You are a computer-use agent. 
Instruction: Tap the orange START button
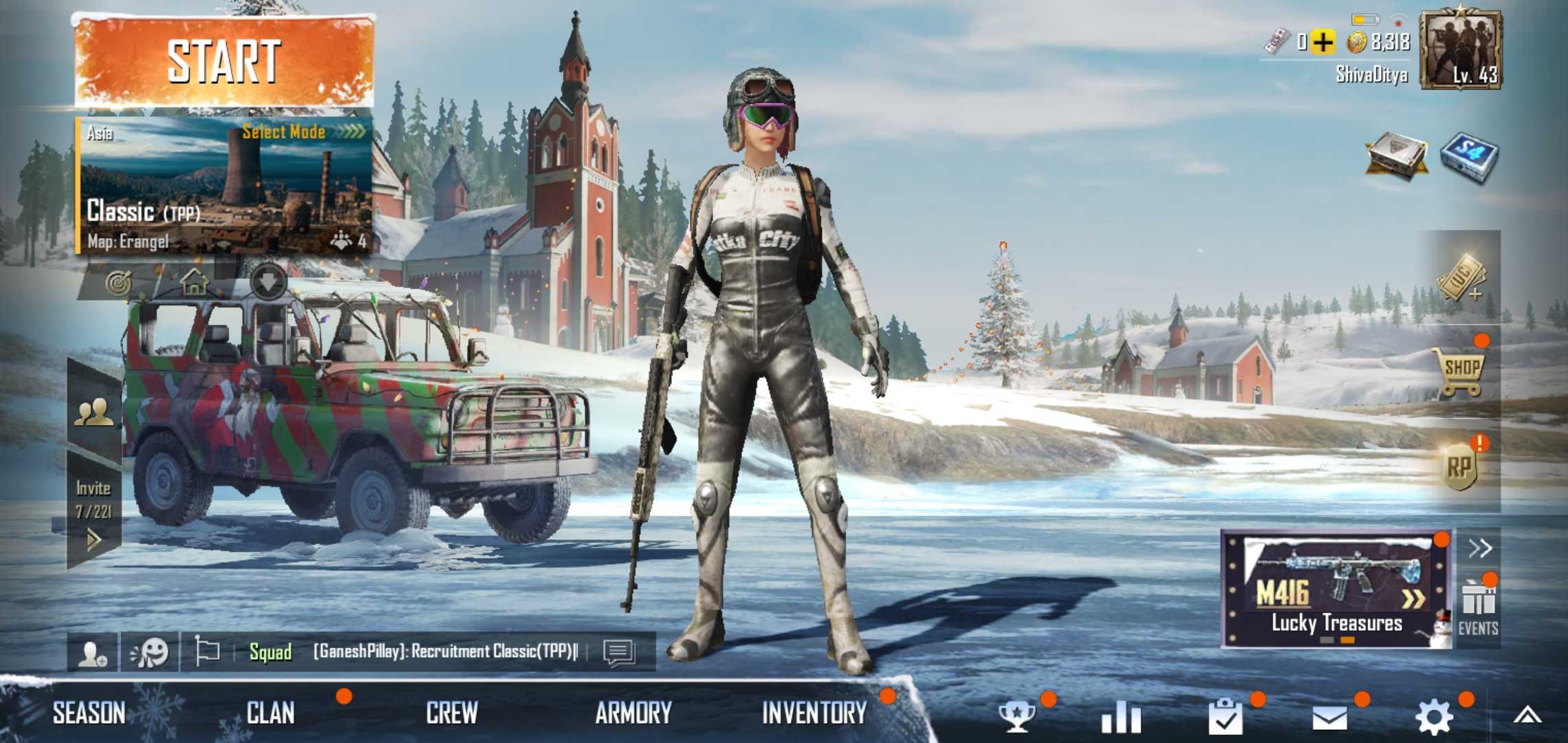(224, 62)
